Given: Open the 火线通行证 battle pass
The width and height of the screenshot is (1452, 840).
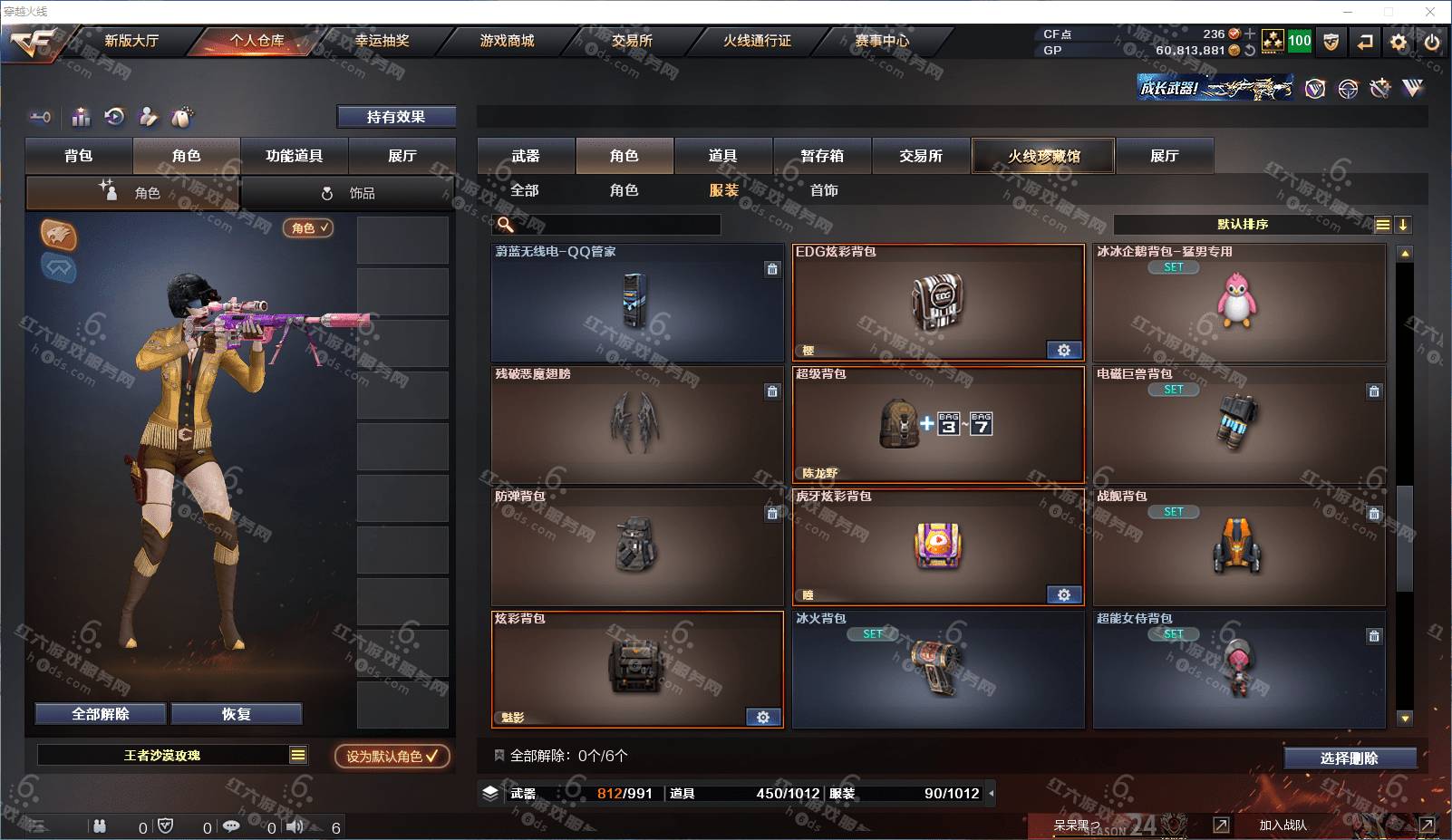Looking at the screenshot, I should [x=757, y=41].
